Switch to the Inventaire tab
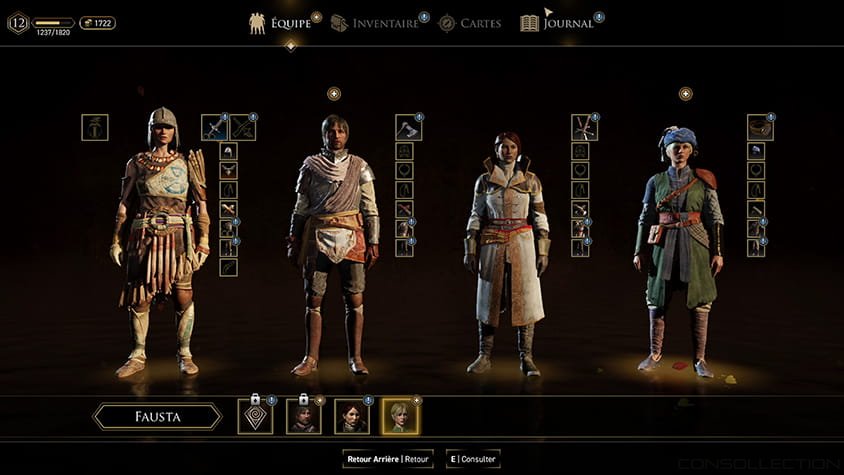The width and height of the screenshot is (844, 475). (375, 23)
